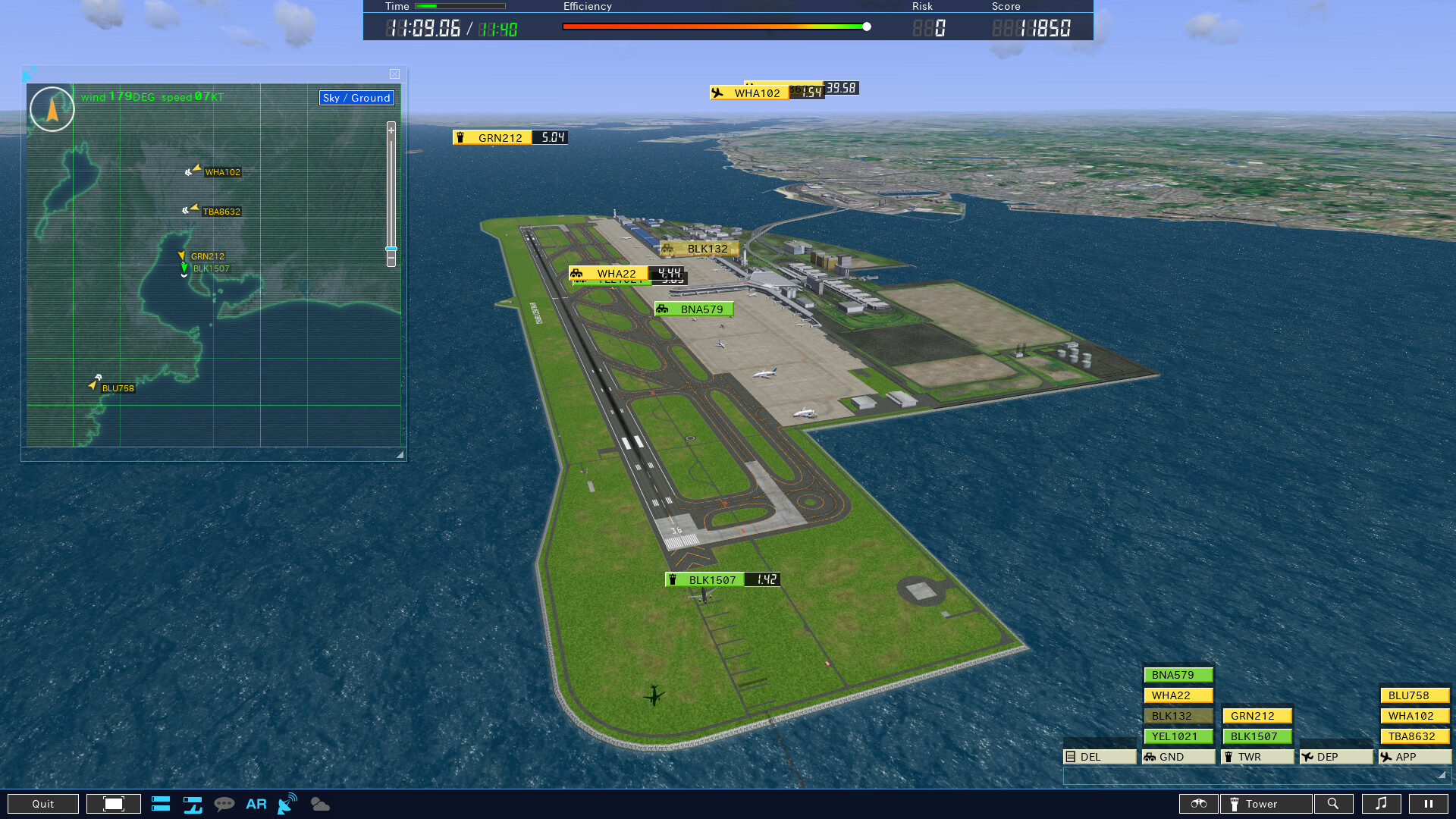Screen dimensions: 1456x819
Task: Toggle the weather clouds overlay
Action: (319, 804)
